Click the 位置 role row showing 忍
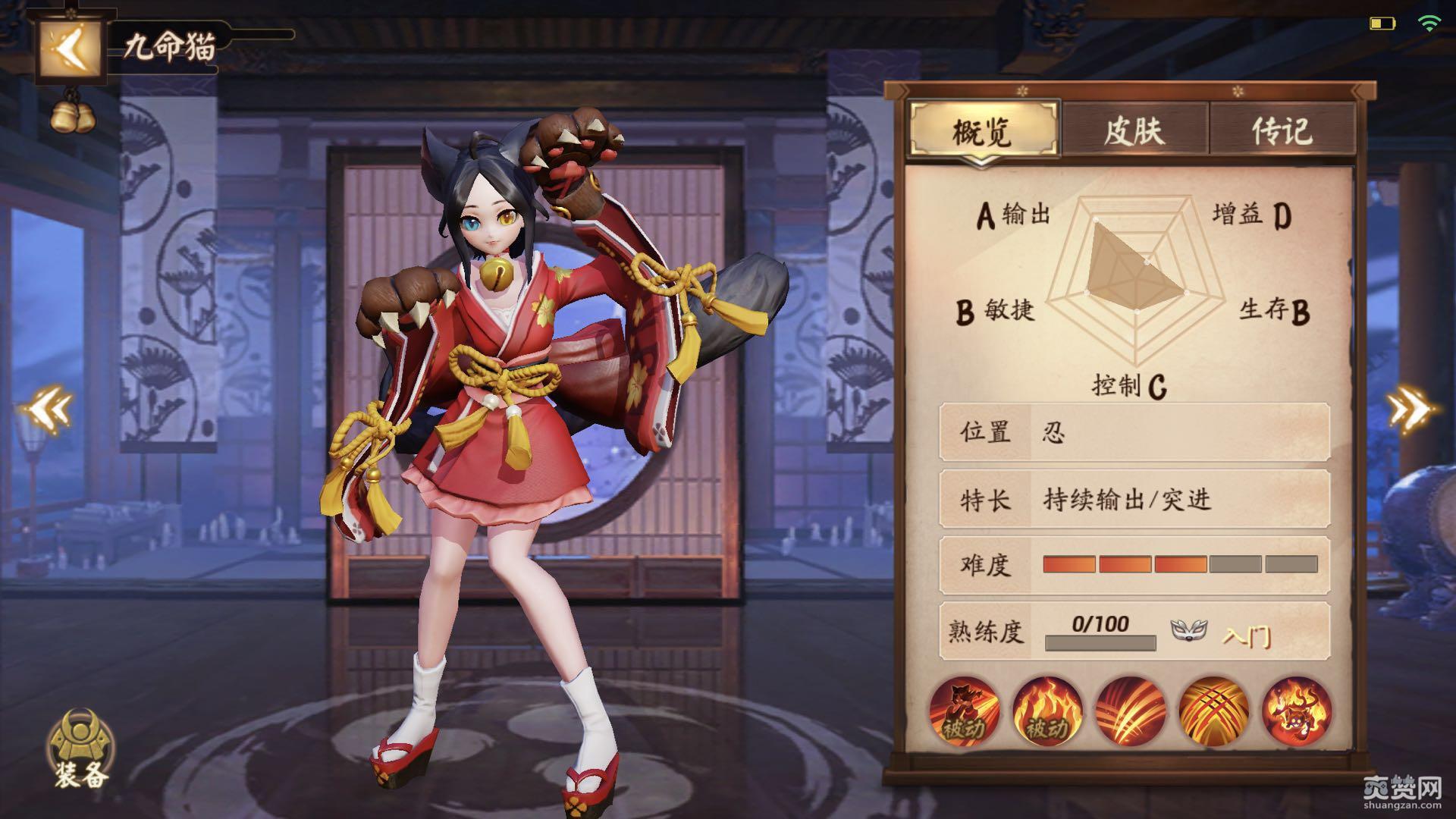 click(1134, 432)
